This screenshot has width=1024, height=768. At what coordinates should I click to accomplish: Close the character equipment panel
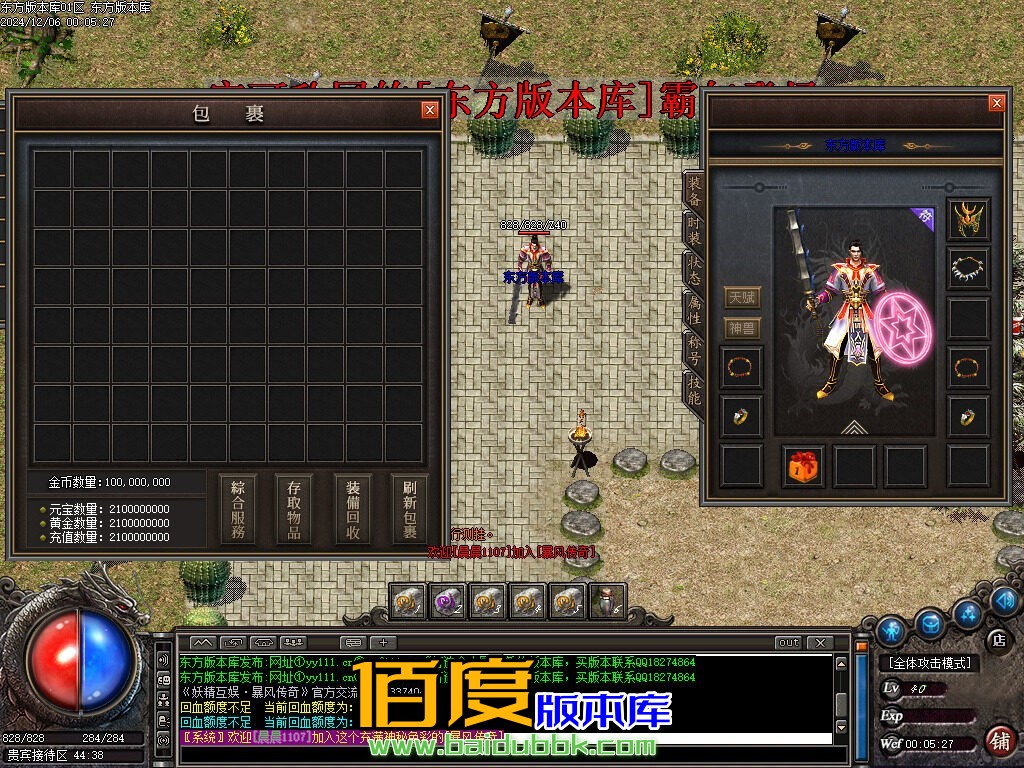996,103
